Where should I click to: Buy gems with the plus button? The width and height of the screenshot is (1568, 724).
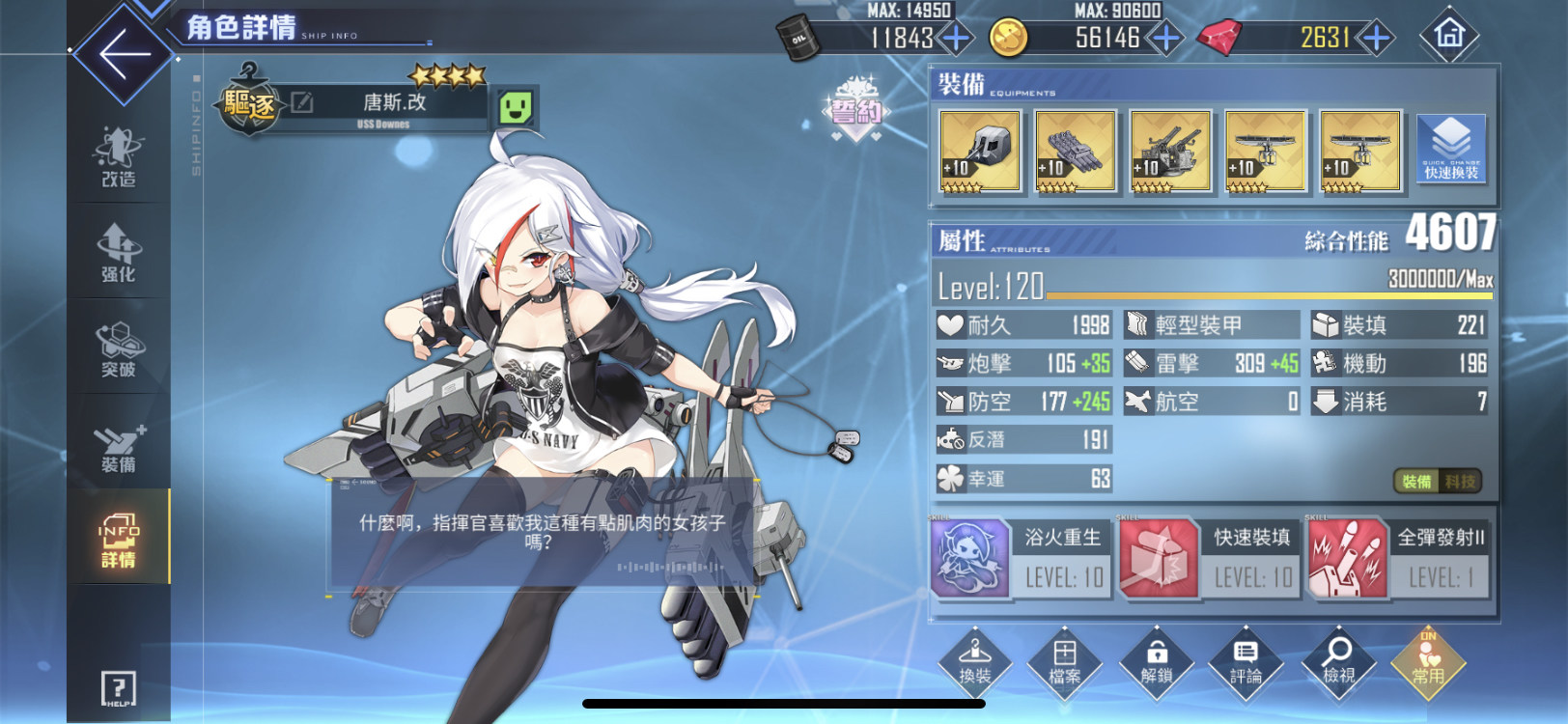pyautogui.click(x=1375, y=39)
